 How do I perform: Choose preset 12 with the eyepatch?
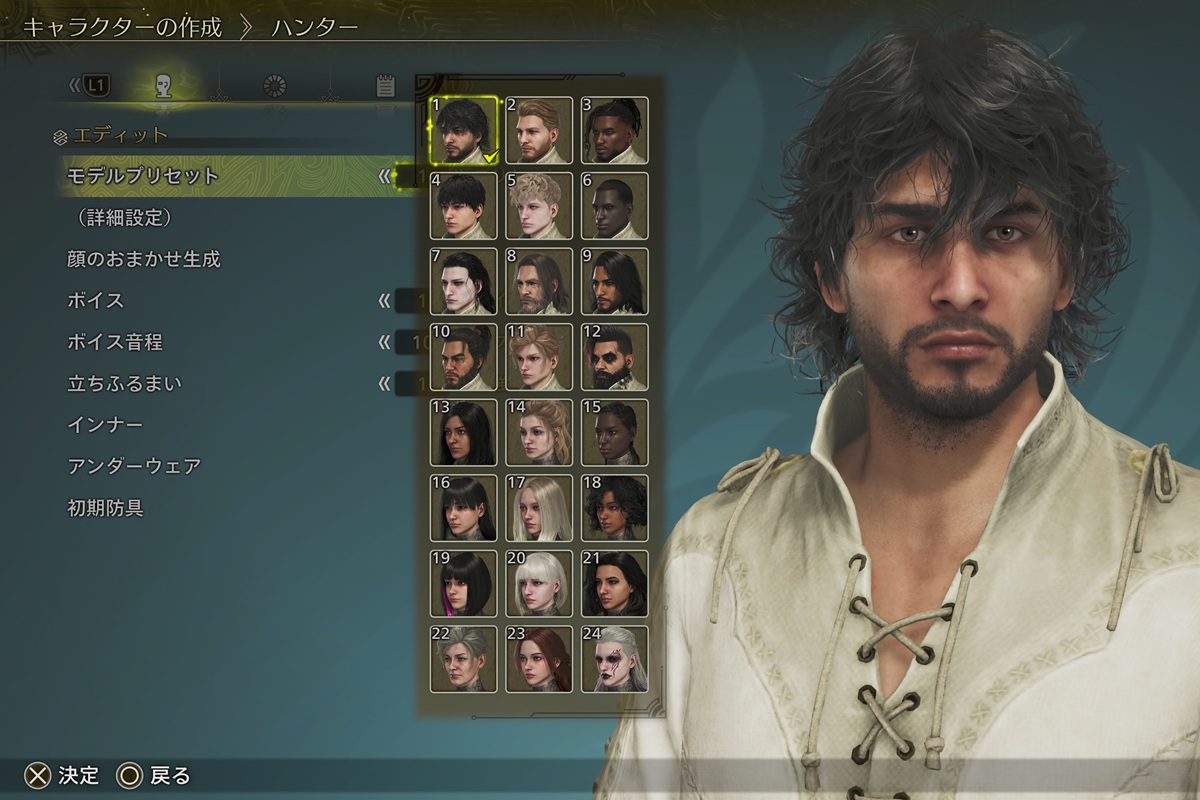point(614,357)
